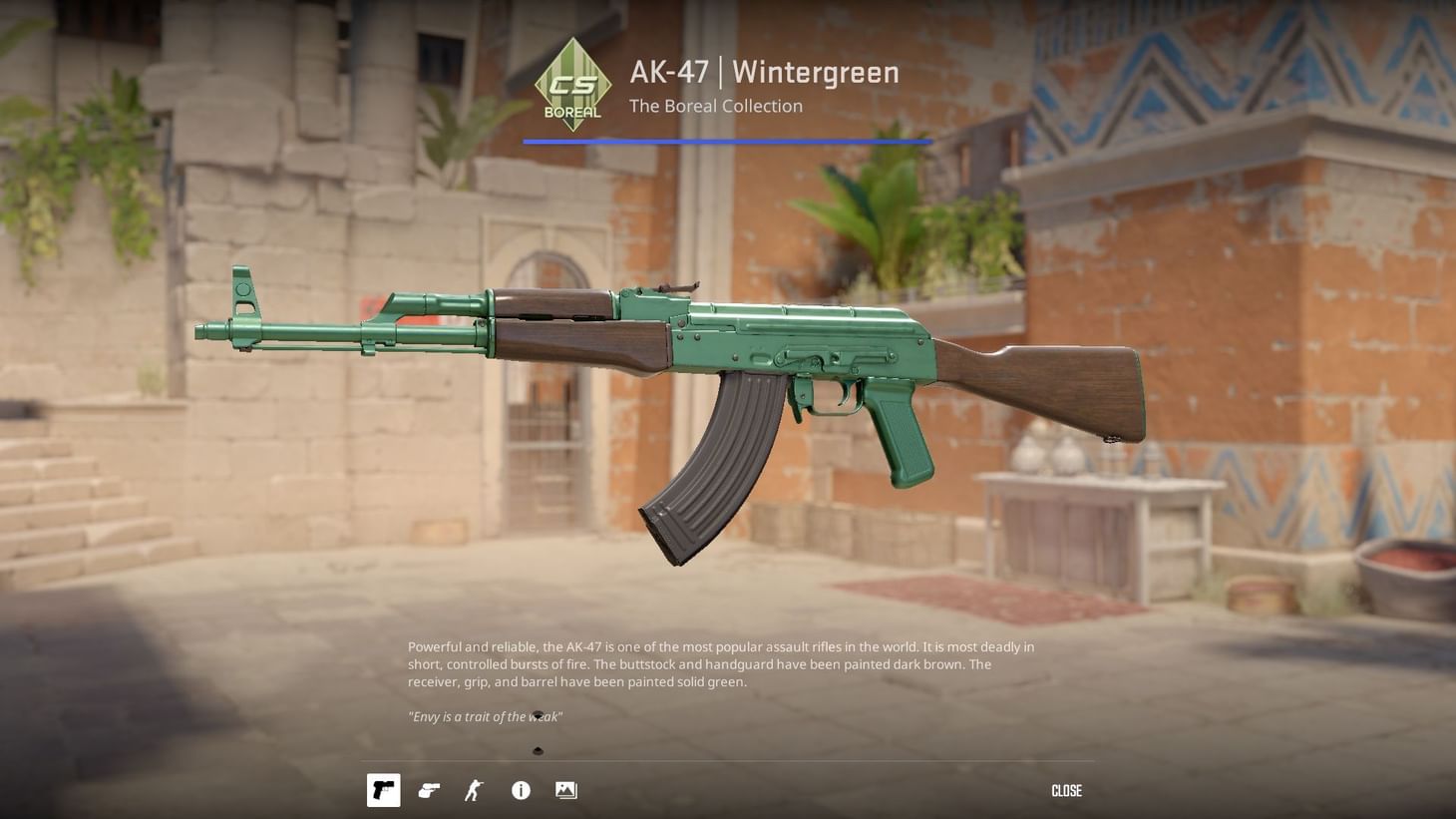Click the blue wear indicator bar
Viewport: 1456px width, 819px height.
[727, 142]
